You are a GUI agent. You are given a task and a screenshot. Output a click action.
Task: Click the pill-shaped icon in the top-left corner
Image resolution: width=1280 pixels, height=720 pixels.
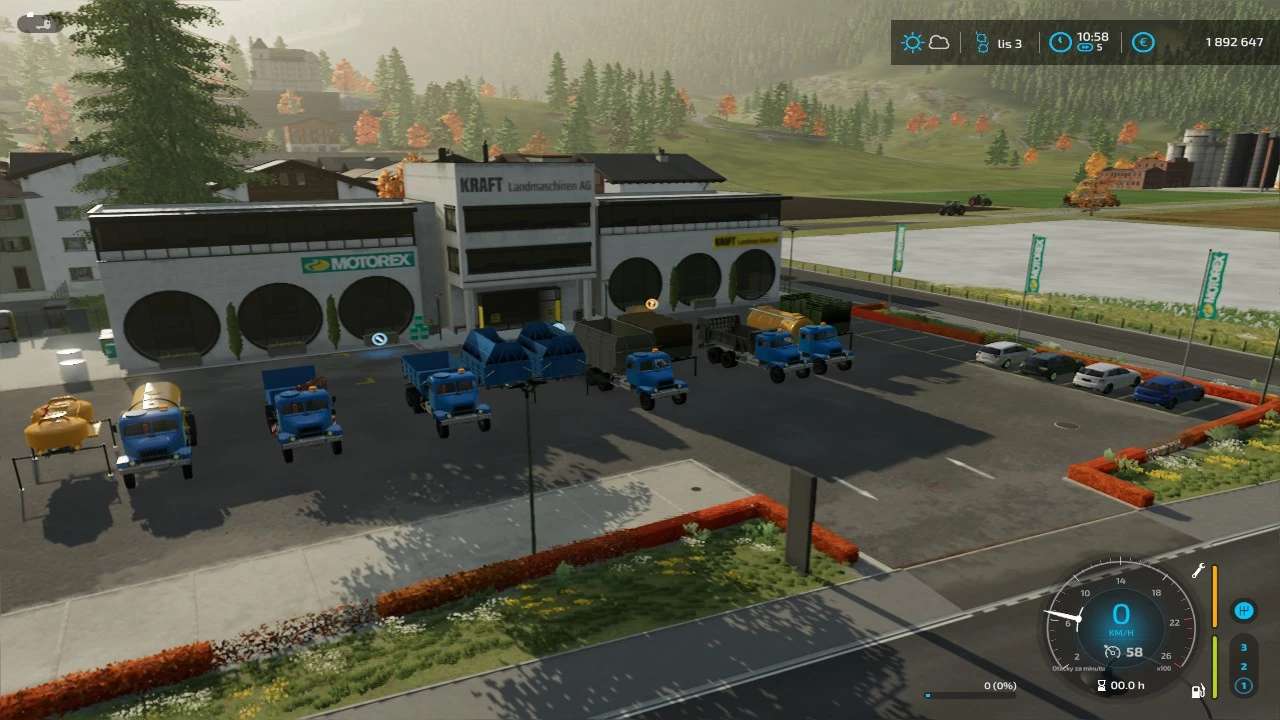pyautogui.click(x=40, y=22)
